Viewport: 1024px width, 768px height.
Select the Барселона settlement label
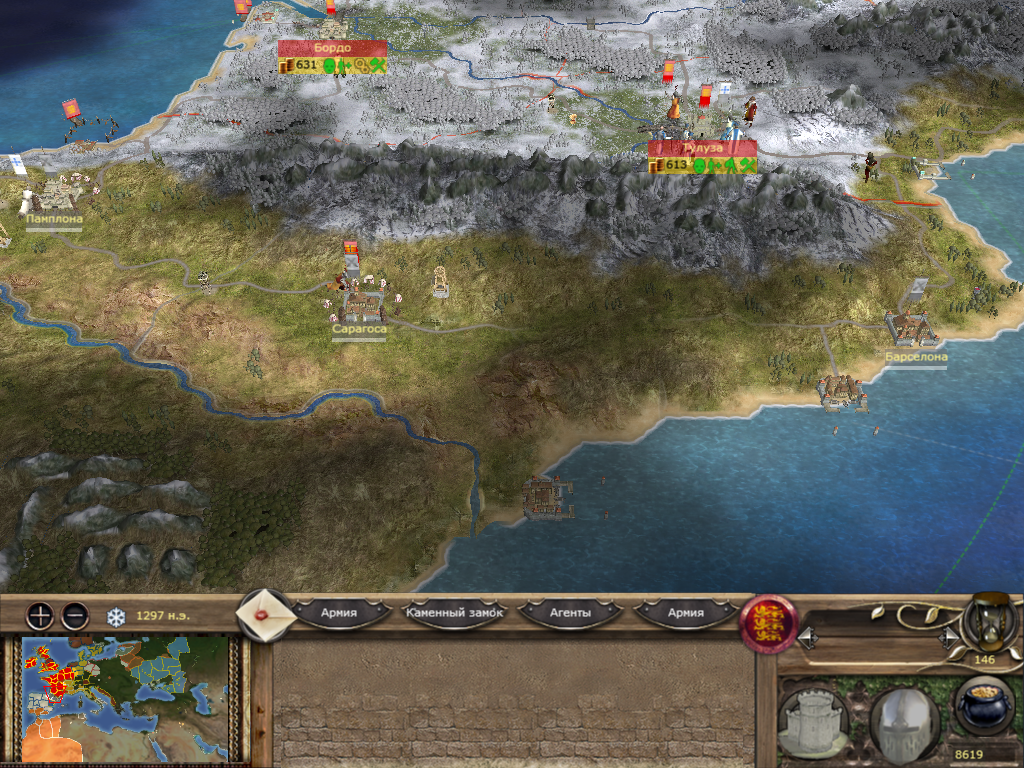pyautogui.click(x=915, y=356)
